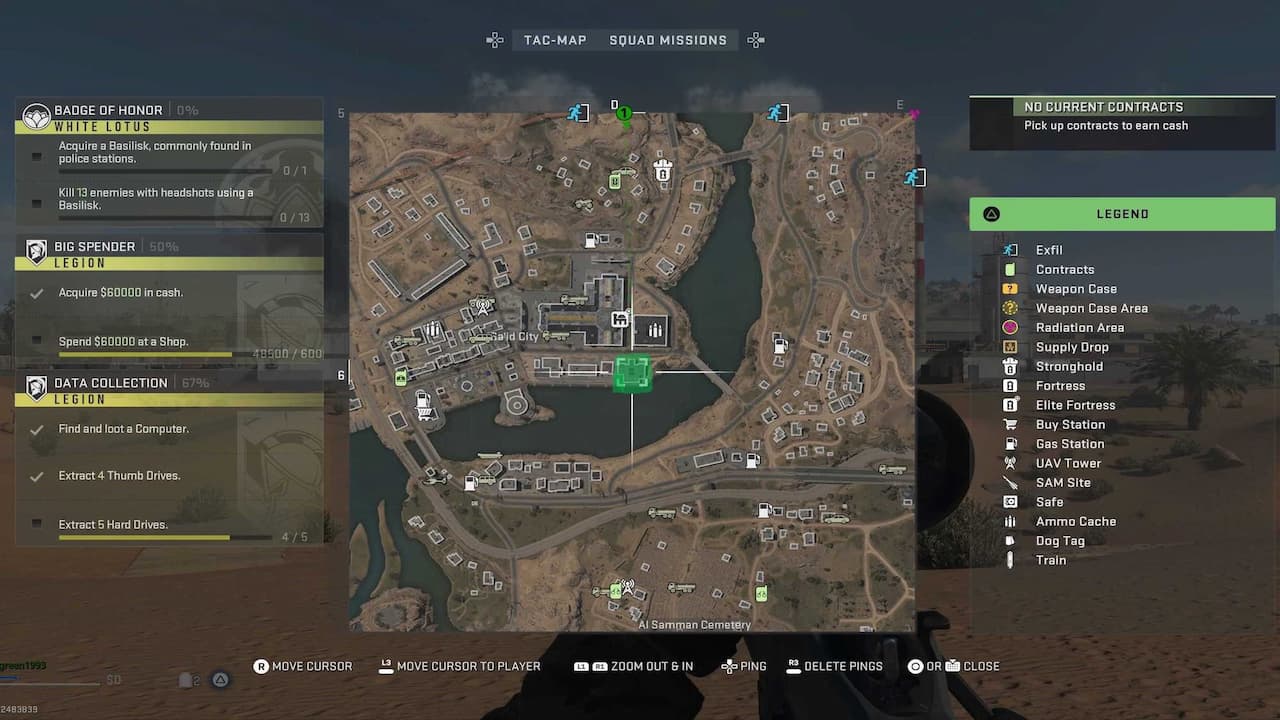The image size is (1280, 720).
Task: Open the Legend panel
Action: 1122,213
